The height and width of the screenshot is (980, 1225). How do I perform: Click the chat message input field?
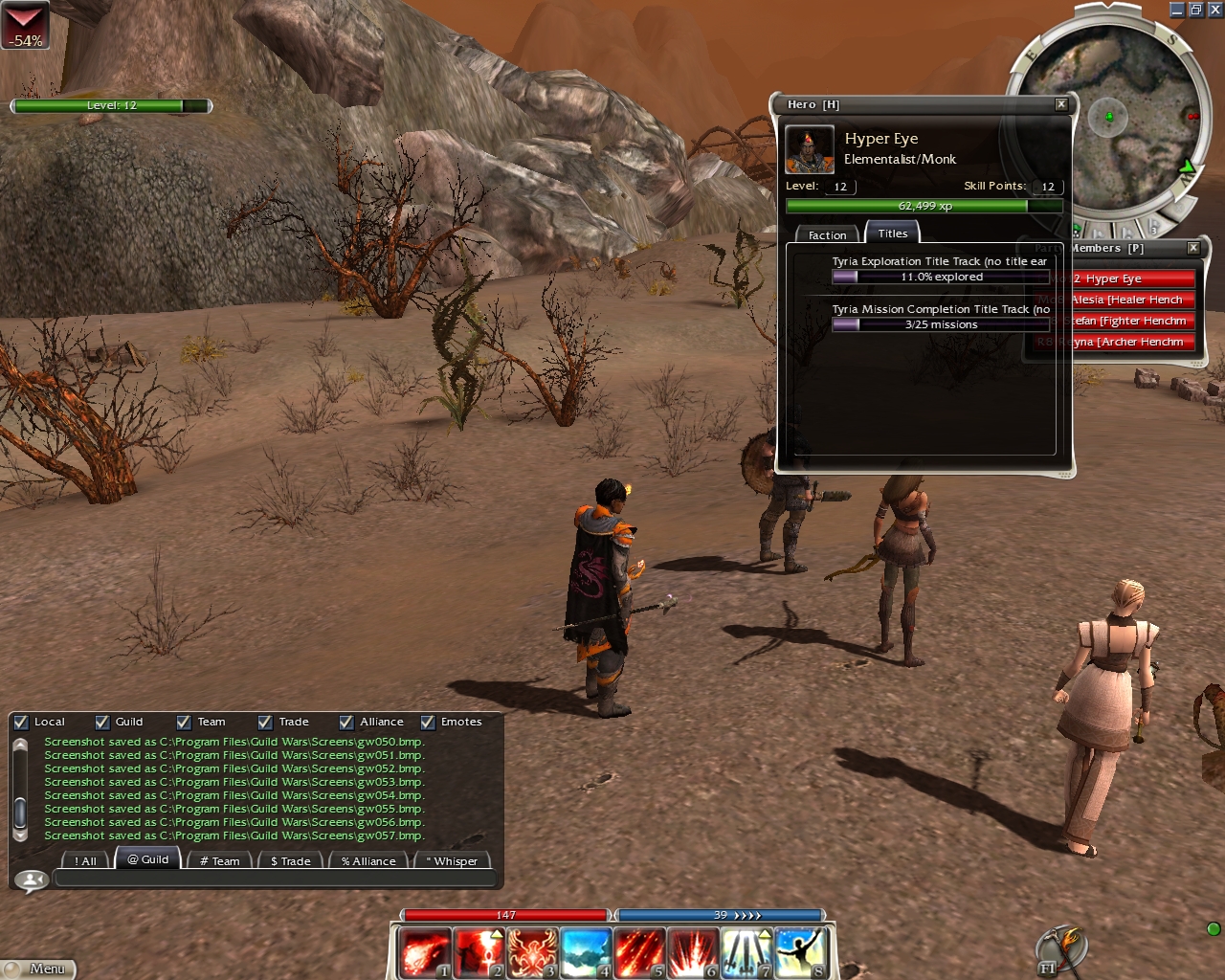275,879
